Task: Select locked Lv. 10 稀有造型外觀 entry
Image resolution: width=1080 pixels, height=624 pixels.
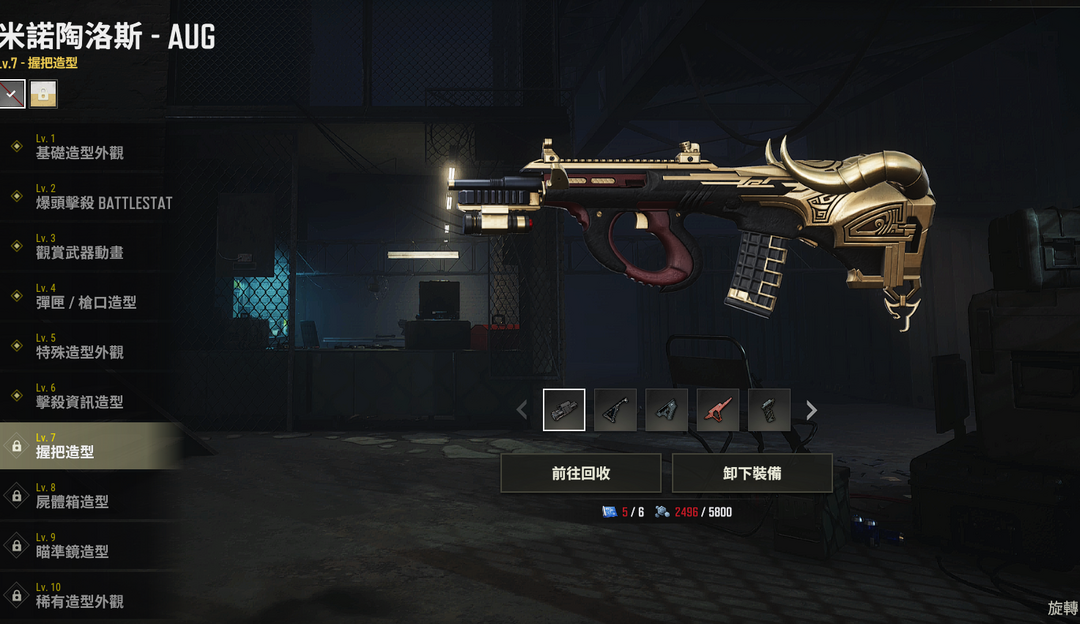Action: (80, 596)
